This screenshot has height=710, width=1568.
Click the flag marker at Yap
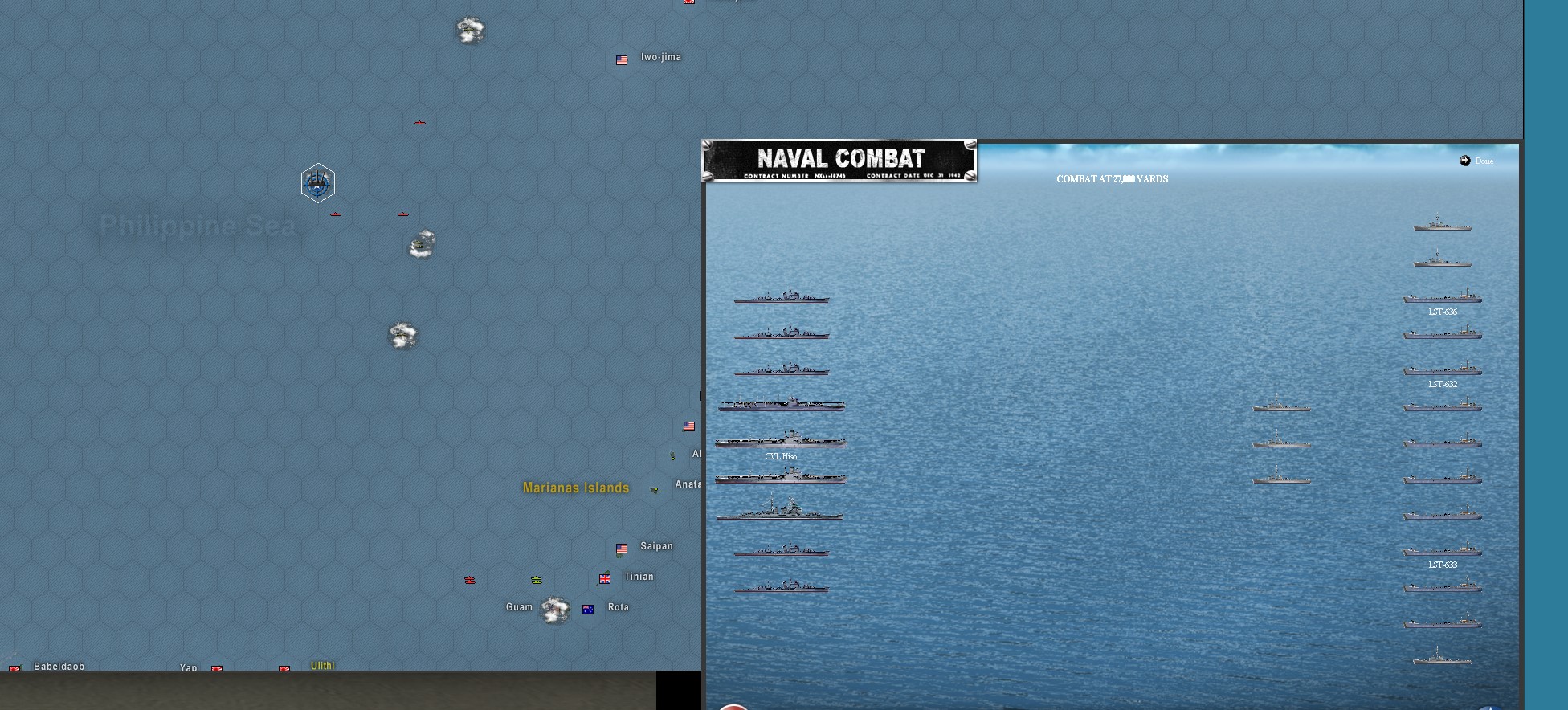(217, 668)
